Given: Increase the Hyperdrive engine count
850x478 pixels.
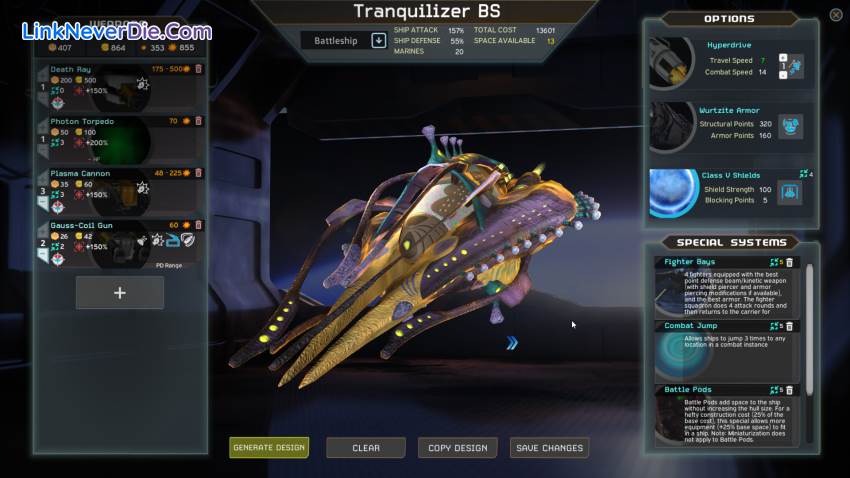Looking at the screenshot, I should point(782,58).
